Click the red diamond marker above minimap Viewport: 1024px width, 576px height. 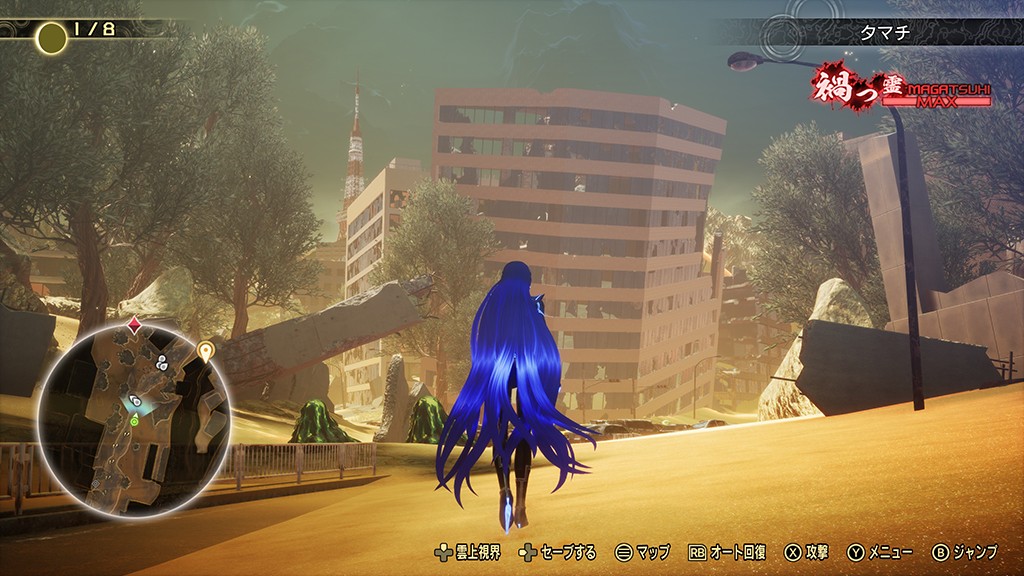135,324
